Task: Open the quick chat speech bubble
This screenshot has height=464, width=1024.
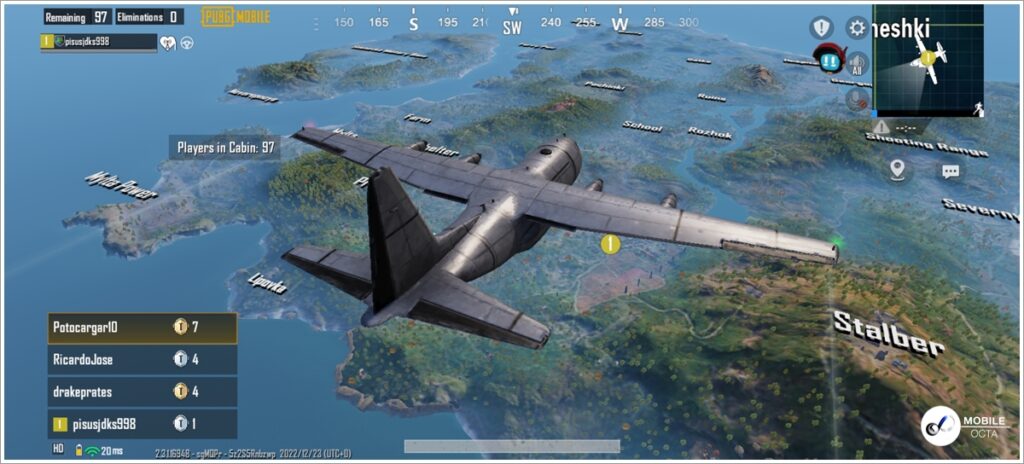Action: pos(949,170)
